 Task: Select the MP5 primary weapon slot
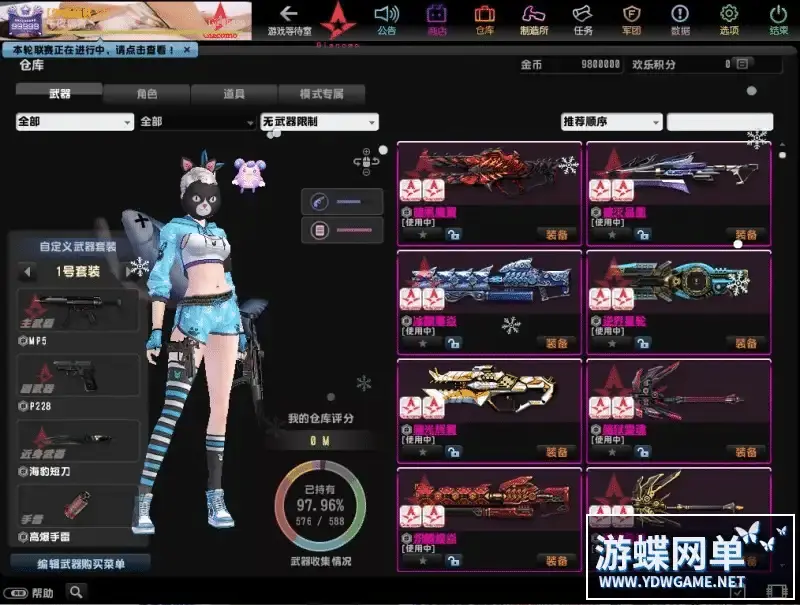(x=78, y=311)
